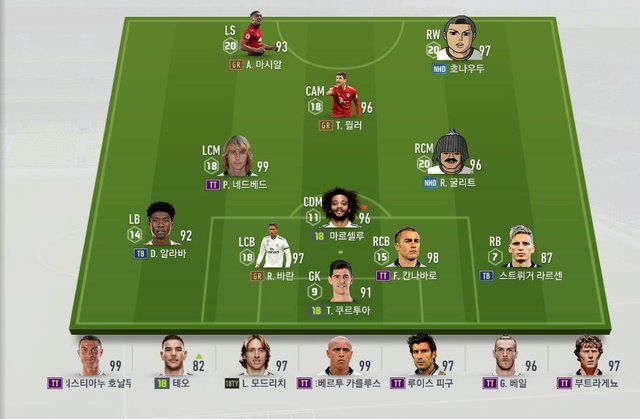Select bench player 크리스티아누 호날두
Screen dimensions: 640x419
coord(89,356)
